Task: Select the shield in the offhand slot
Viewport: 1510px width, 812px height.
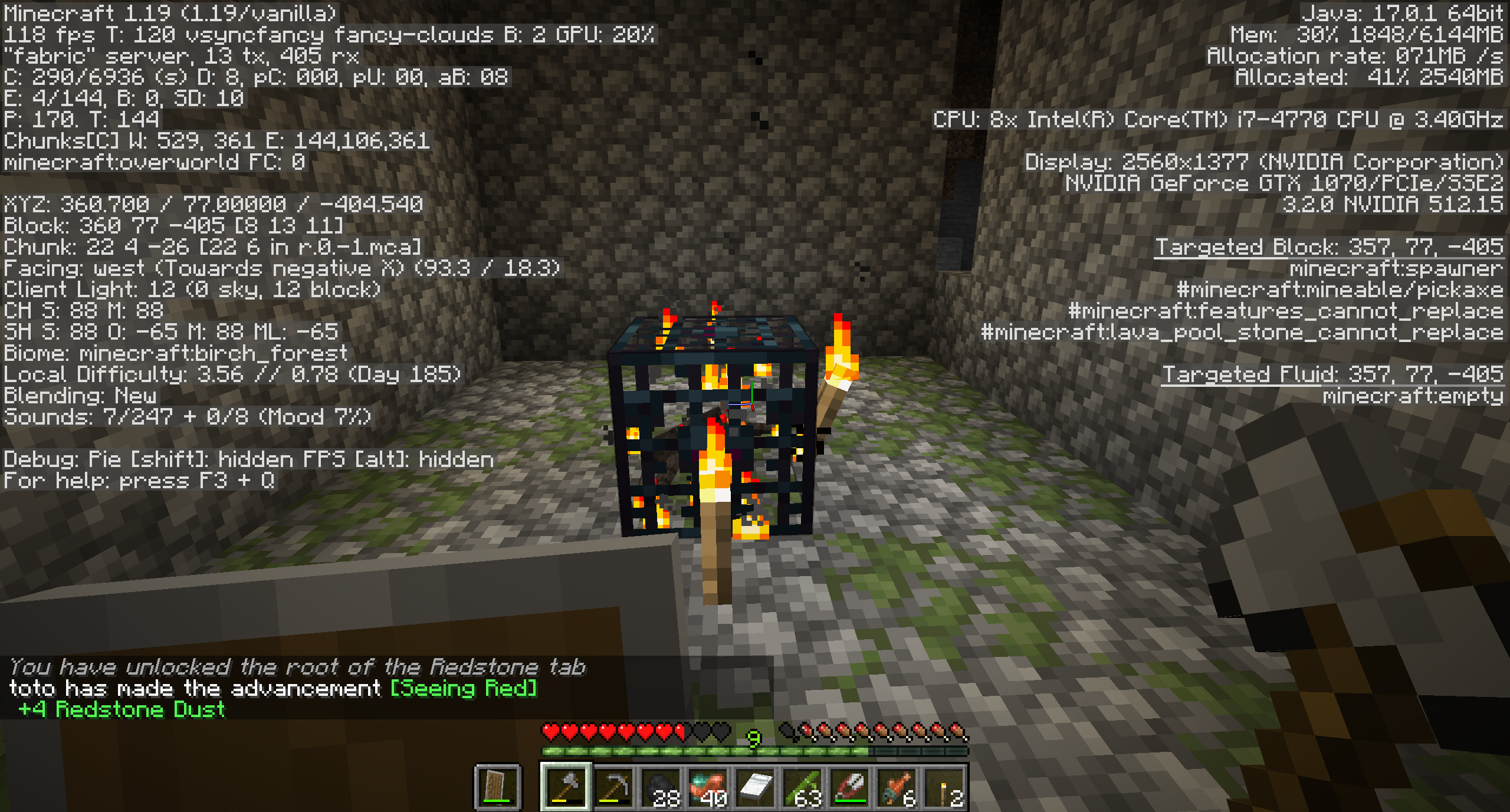Action: pos(497,787)
